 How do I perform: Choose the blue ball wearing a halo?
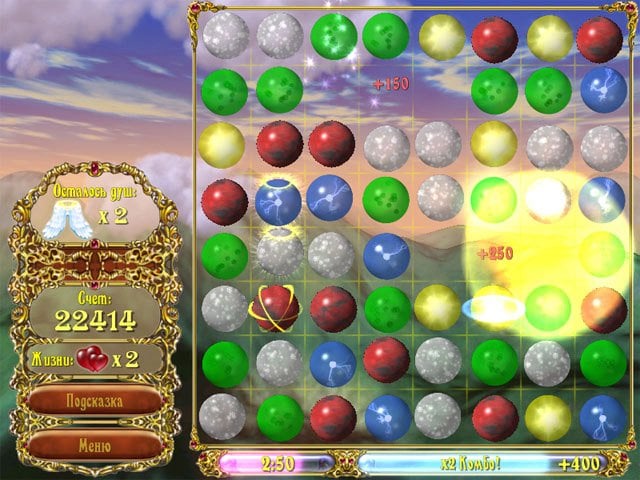coord(279,198)
